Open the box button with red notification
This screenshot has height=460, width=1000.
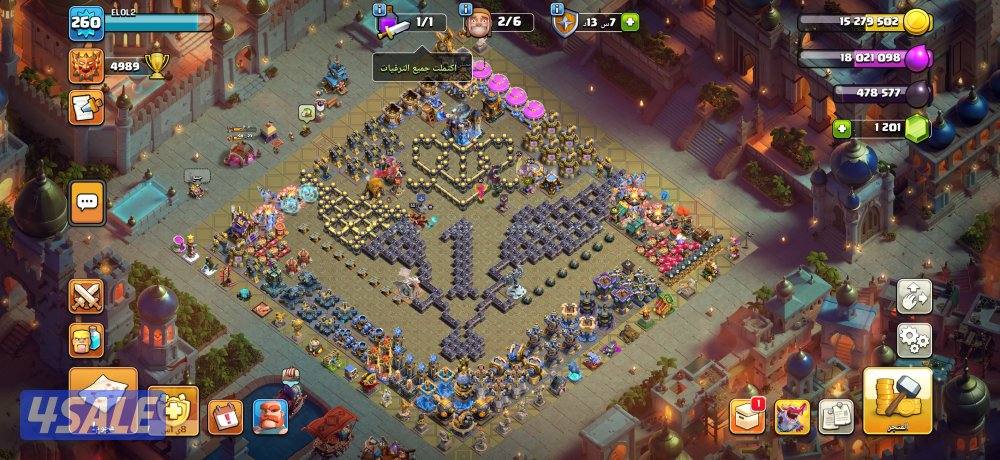click(x=747, y=414)
